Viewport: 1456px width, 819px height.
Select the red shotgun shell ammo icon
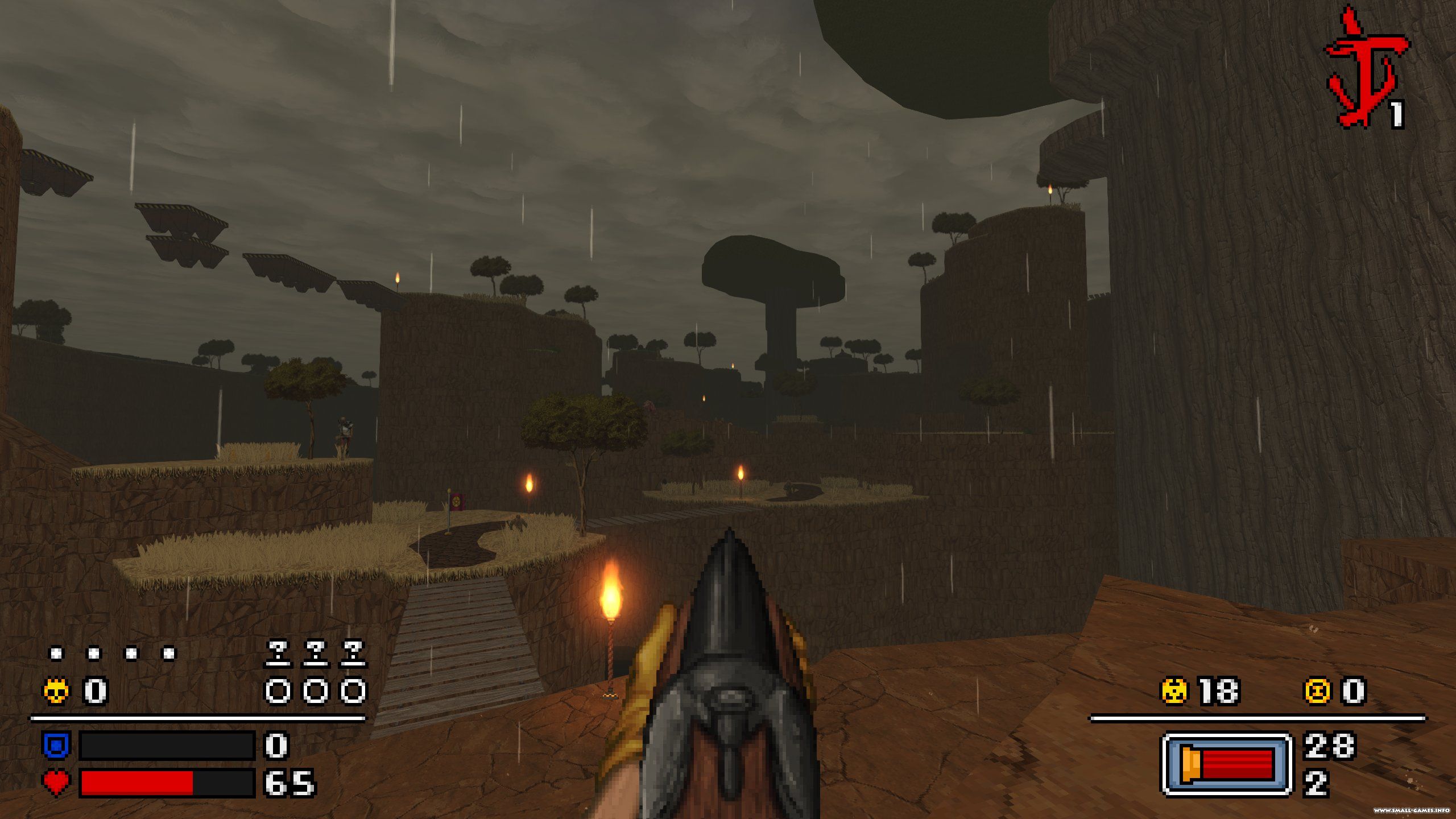tap(1227, 764)
